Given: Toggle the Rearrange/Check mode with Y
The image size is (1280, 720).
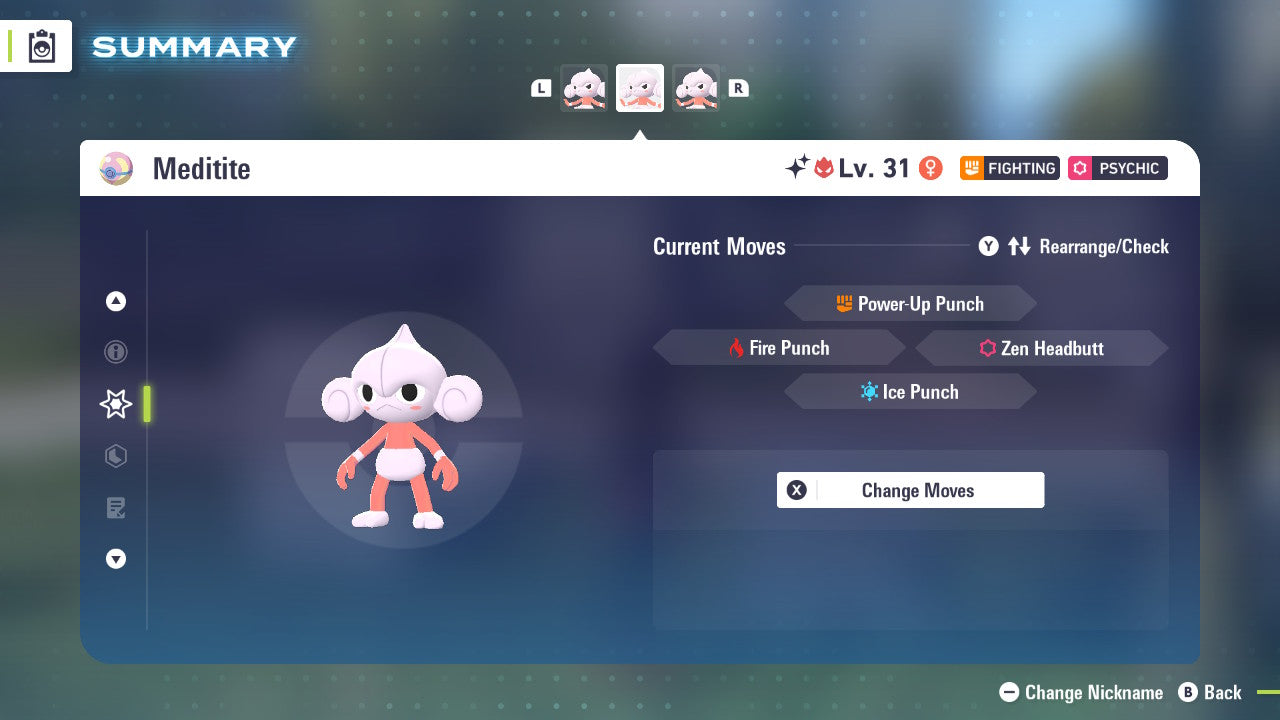Looking at the screenshot, I should [x=988, y=246].
